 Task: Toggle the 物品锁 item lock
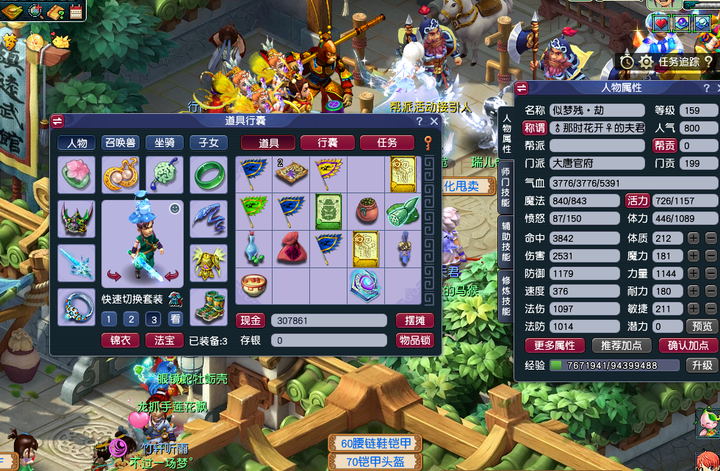click(x=414, y=341)
